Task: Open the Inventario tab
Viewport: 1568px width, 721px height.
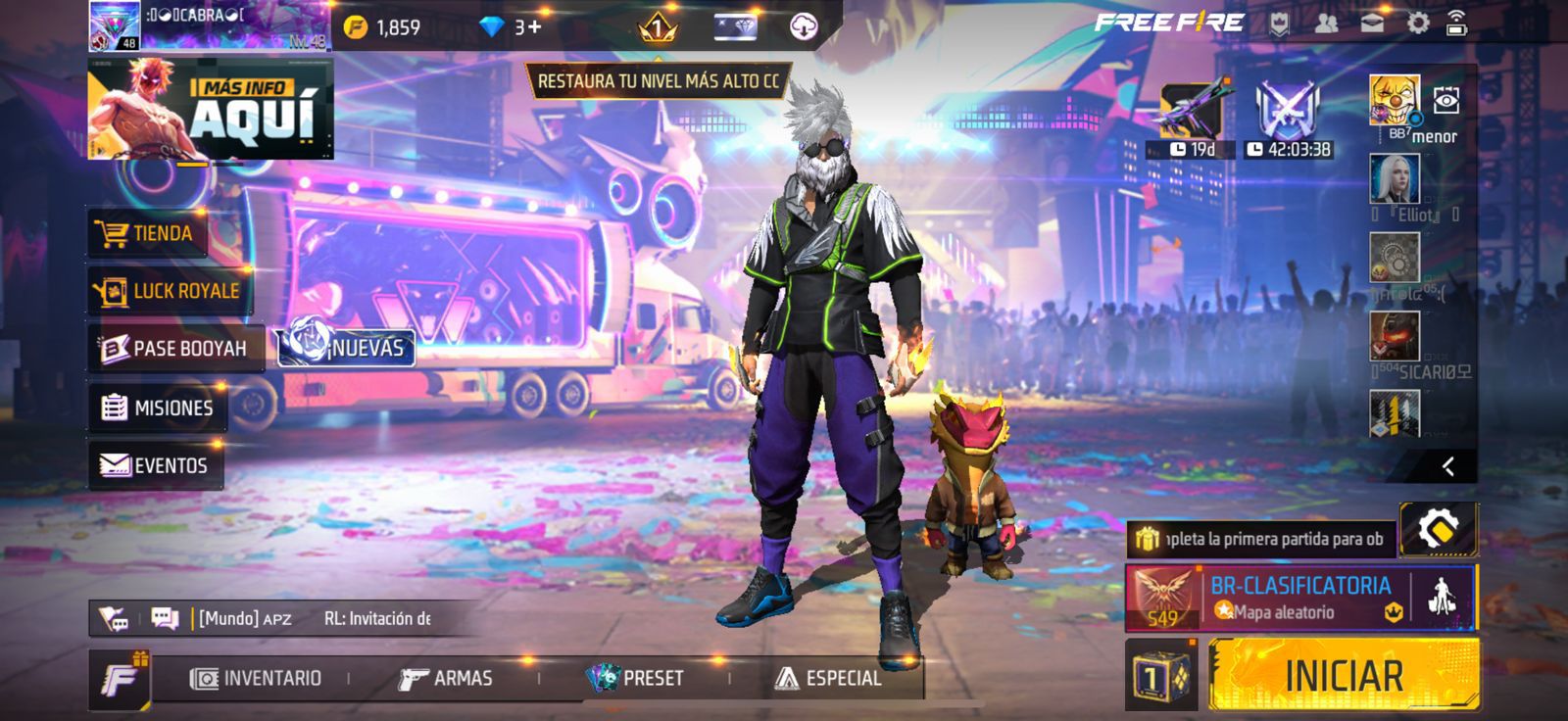Action: click(257, 678)
